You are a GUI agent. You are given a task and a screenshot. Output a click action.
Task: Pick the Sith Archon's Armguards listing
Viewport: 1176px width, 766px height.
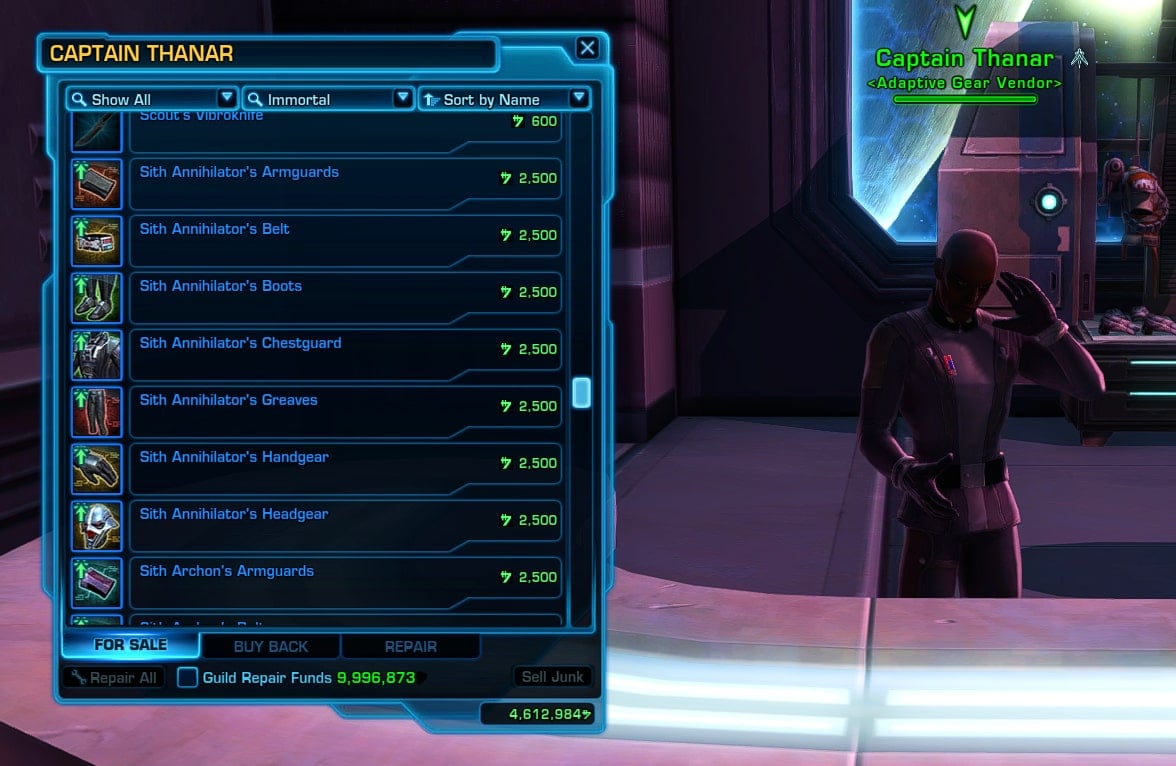pos(345,582)
